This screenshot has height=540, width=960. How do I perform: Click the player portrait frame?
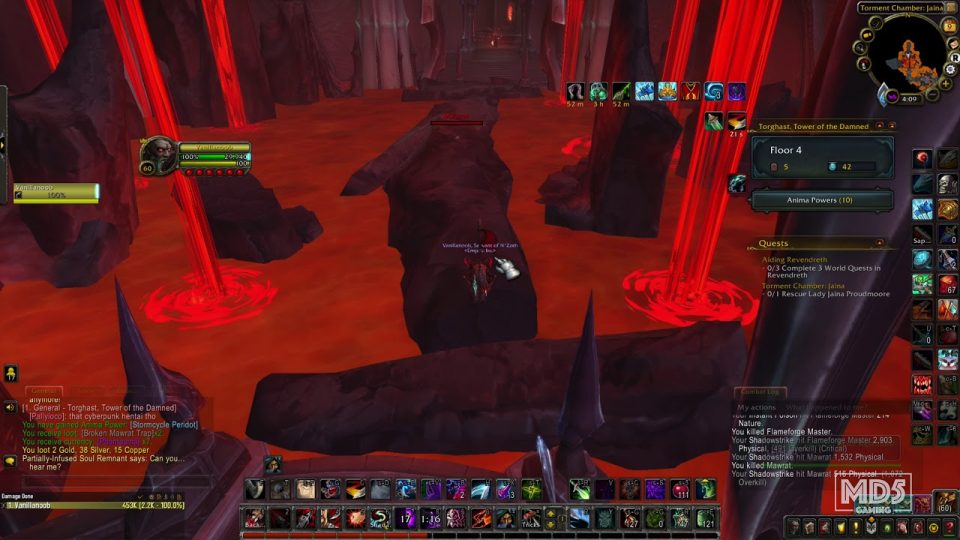pos(159,155)
